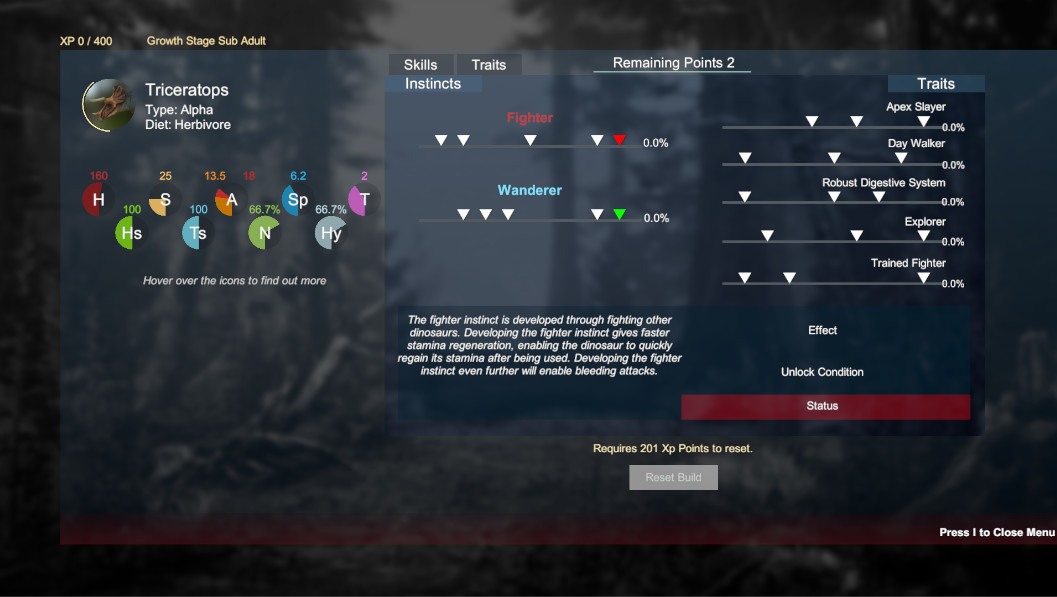1057x597 pixels.
Task: Select the Trained Fighter trait
Action: coord(908,263)
